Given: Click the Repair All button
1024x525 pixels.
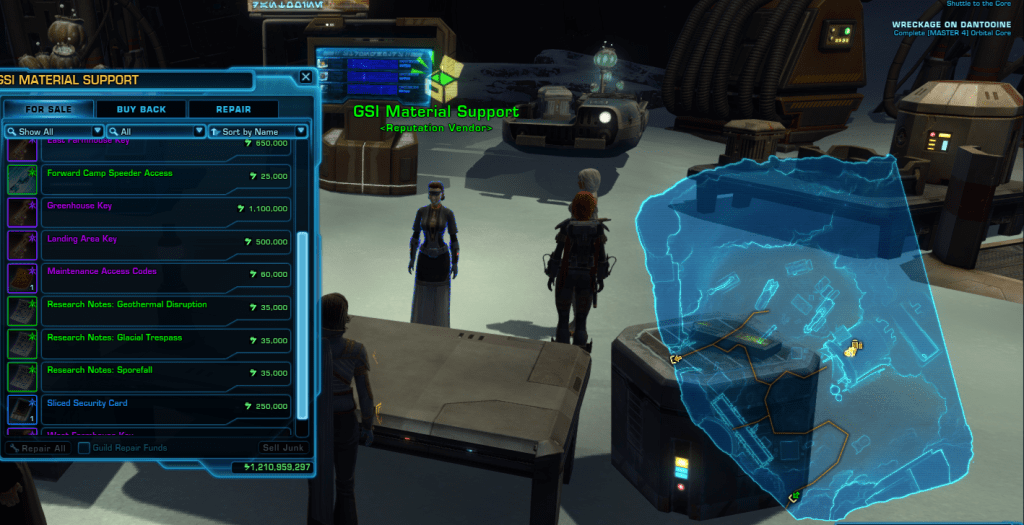Looking at the screenshot, I should 38,448.
